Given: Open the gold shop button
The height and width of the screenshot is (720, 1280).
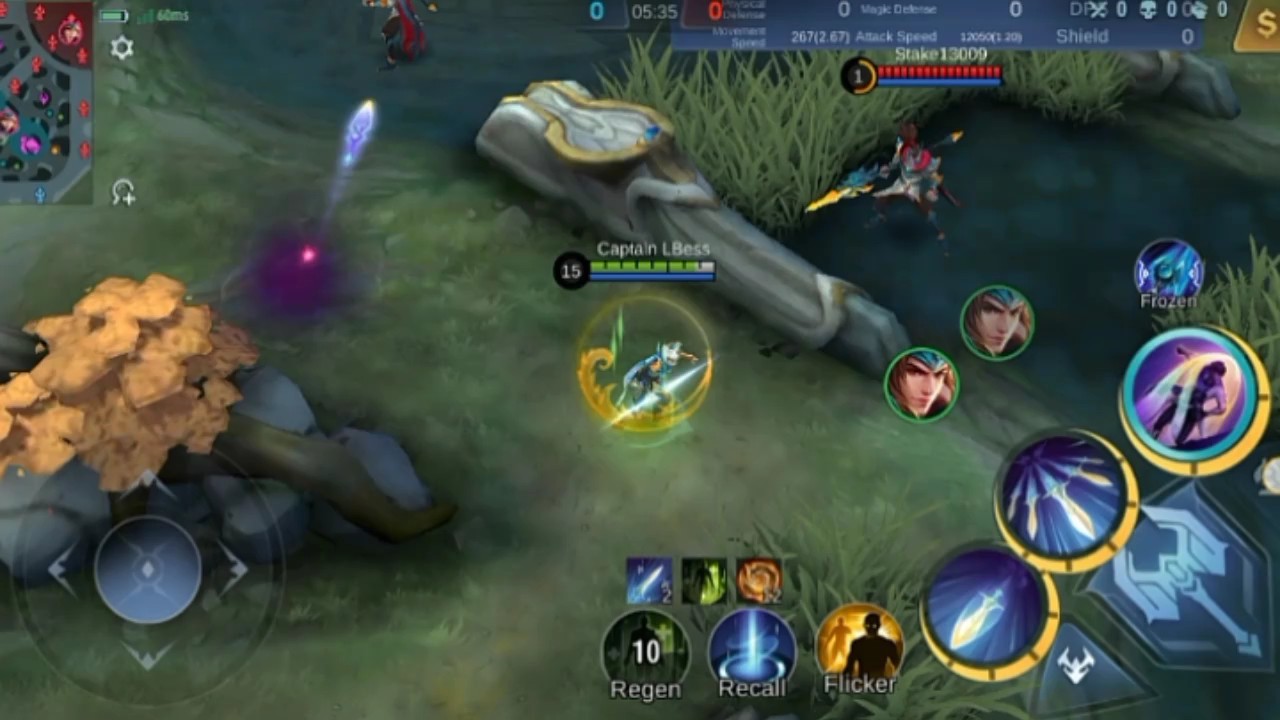Looking at the screenshot, I should (1256, 26).
